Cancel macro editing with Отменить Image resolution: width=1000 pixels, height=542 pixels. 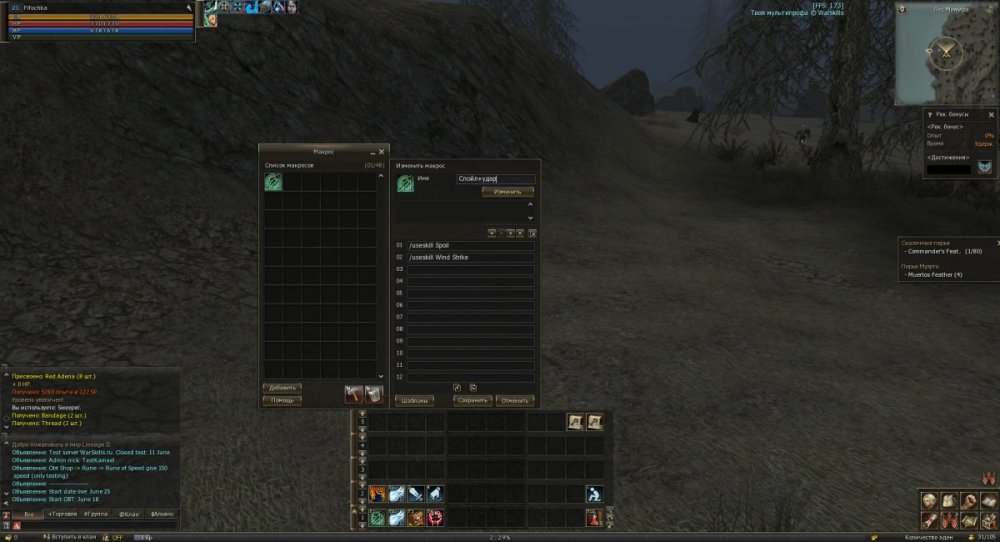pyautogui.click(x=515, y=400)
